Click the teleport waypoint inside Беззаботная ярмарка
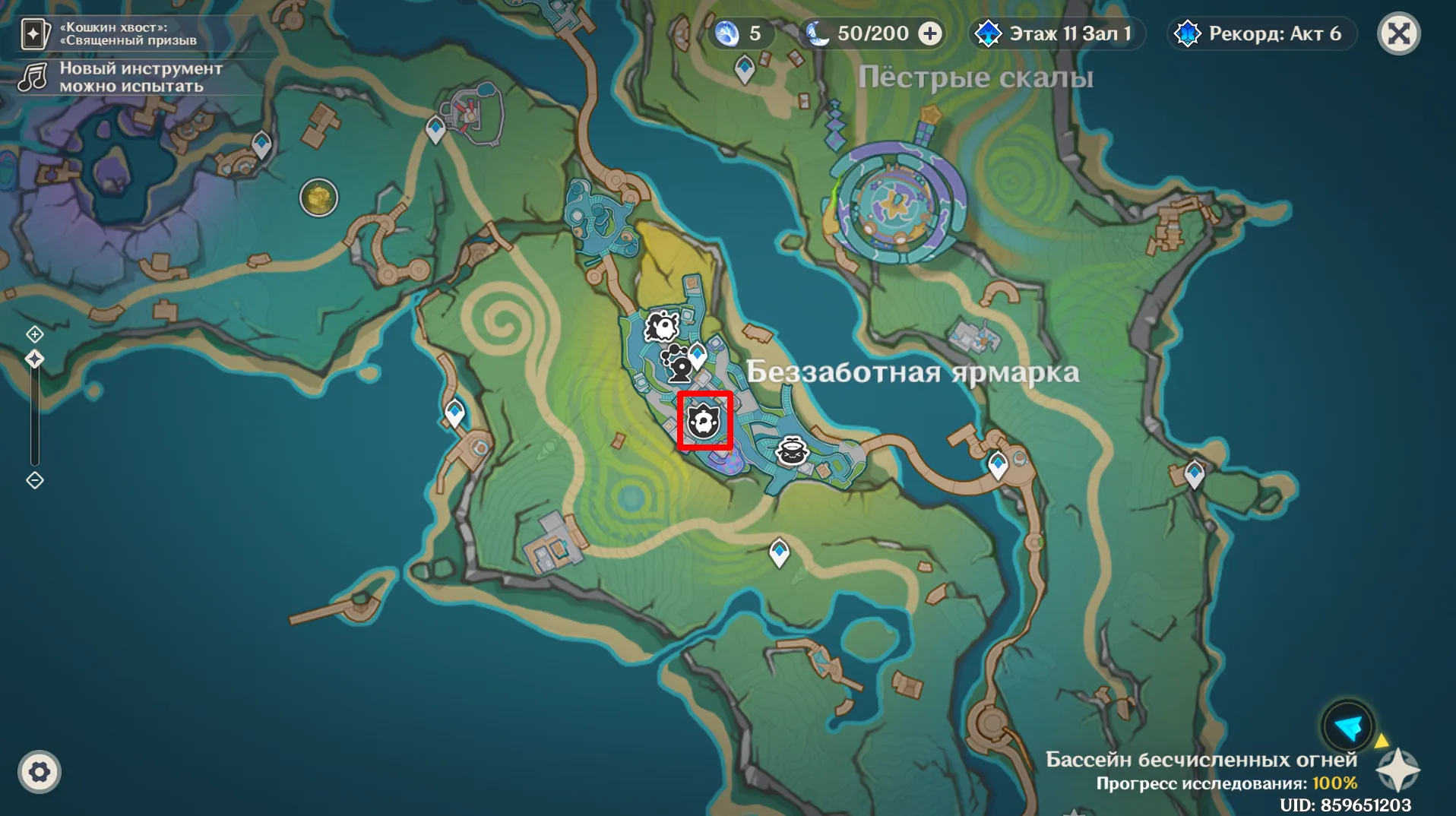 (696, 353)
